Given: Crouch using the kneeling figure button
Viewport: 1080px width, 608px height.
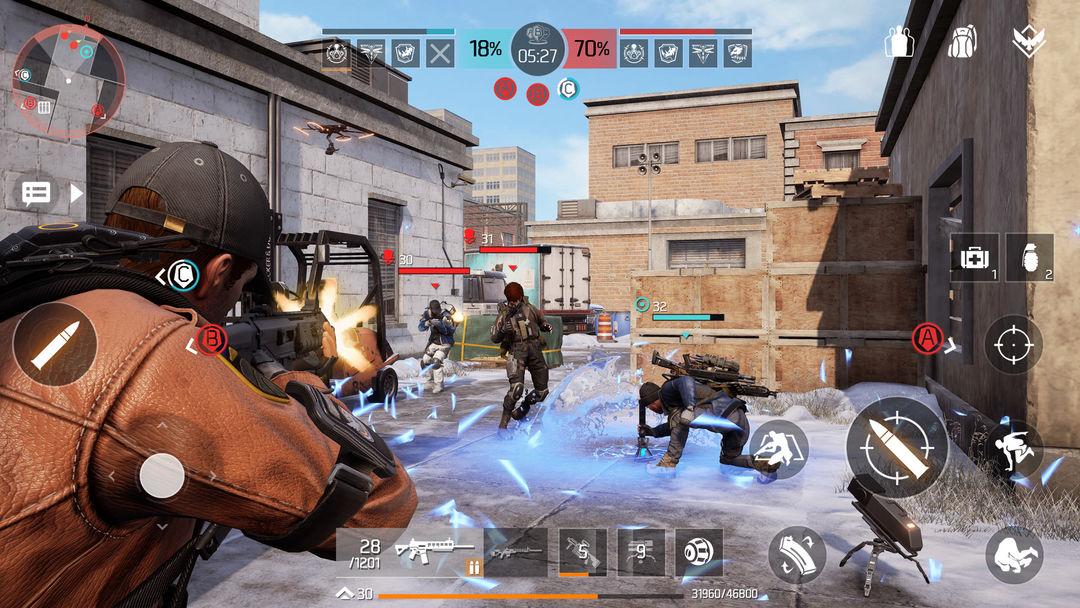Looking at the screenshot, I should [1014, 555].
